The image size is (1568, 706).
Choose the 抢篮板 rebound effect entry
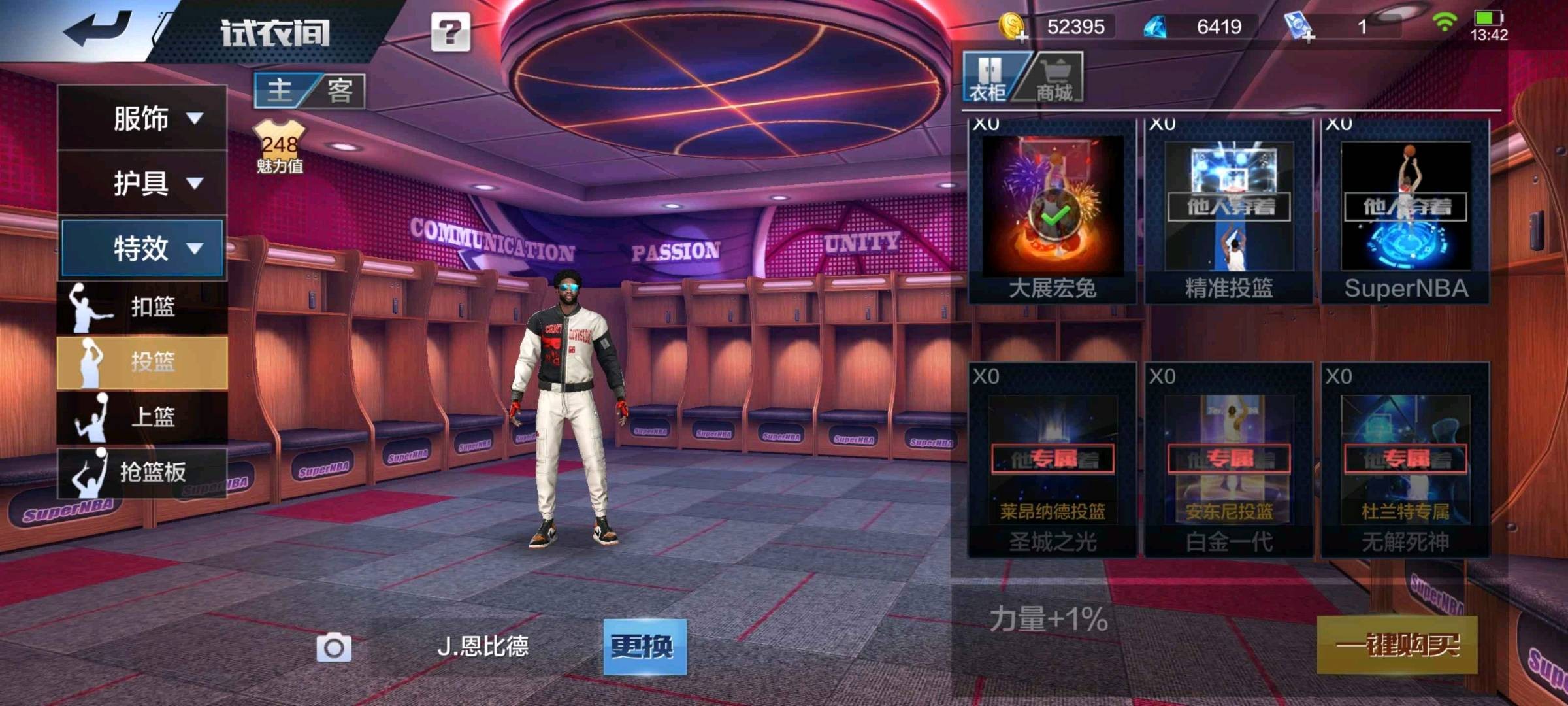click(x=142, y=472)
